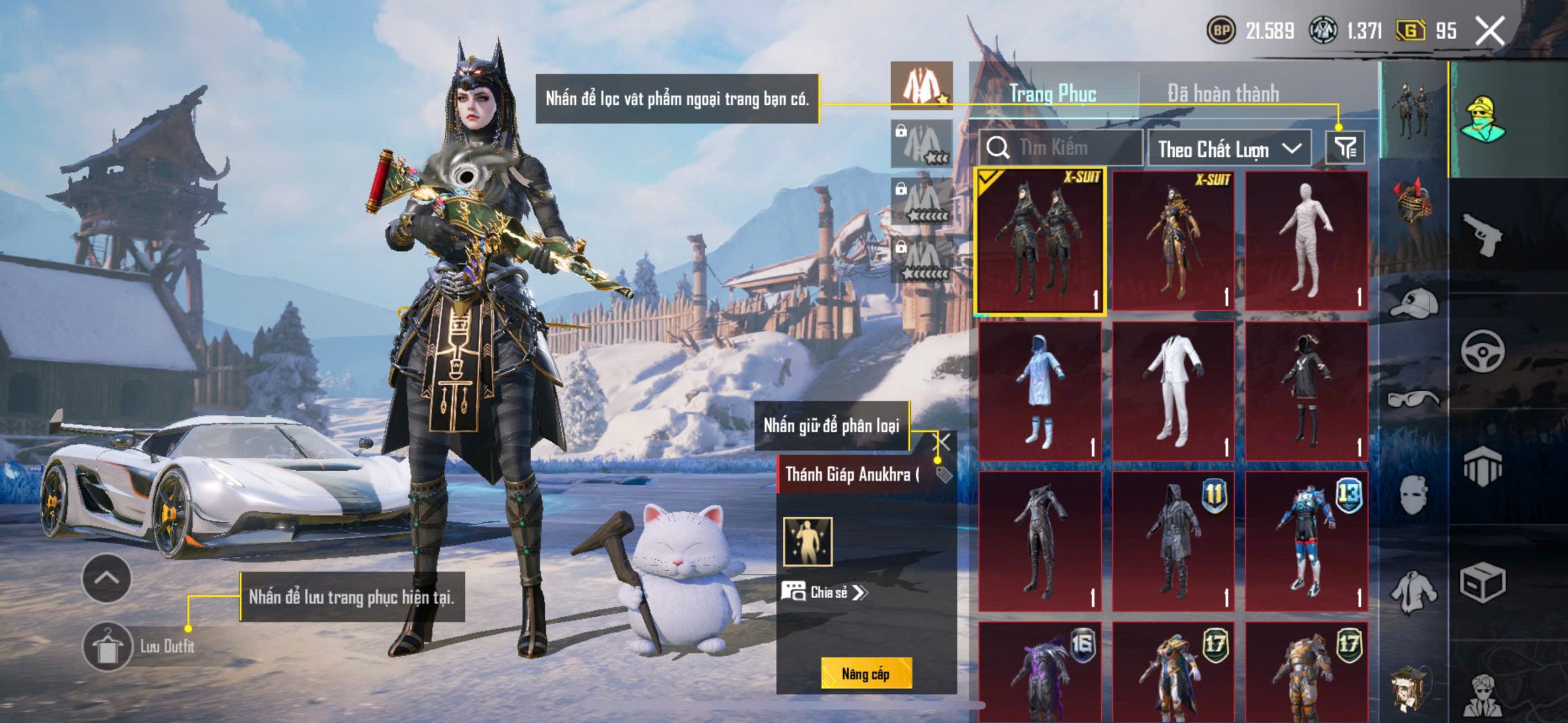This screenshot has height=723, width=1568.
Task: Open the Theo Chất Lượng sort dropdown
Action: (1229, 149)
